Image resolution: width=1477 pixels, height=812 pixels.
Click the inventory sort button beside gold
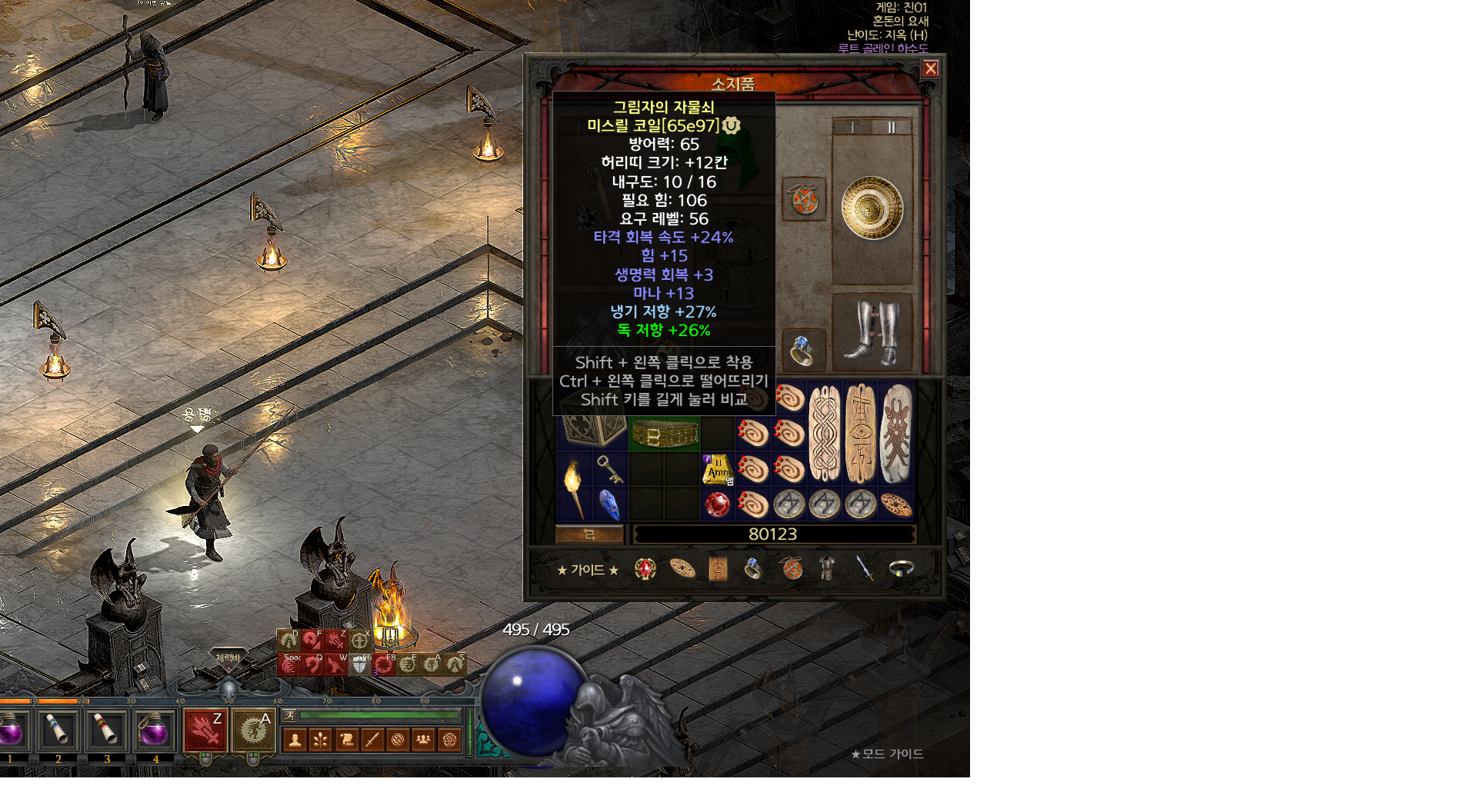click(589, 534)
